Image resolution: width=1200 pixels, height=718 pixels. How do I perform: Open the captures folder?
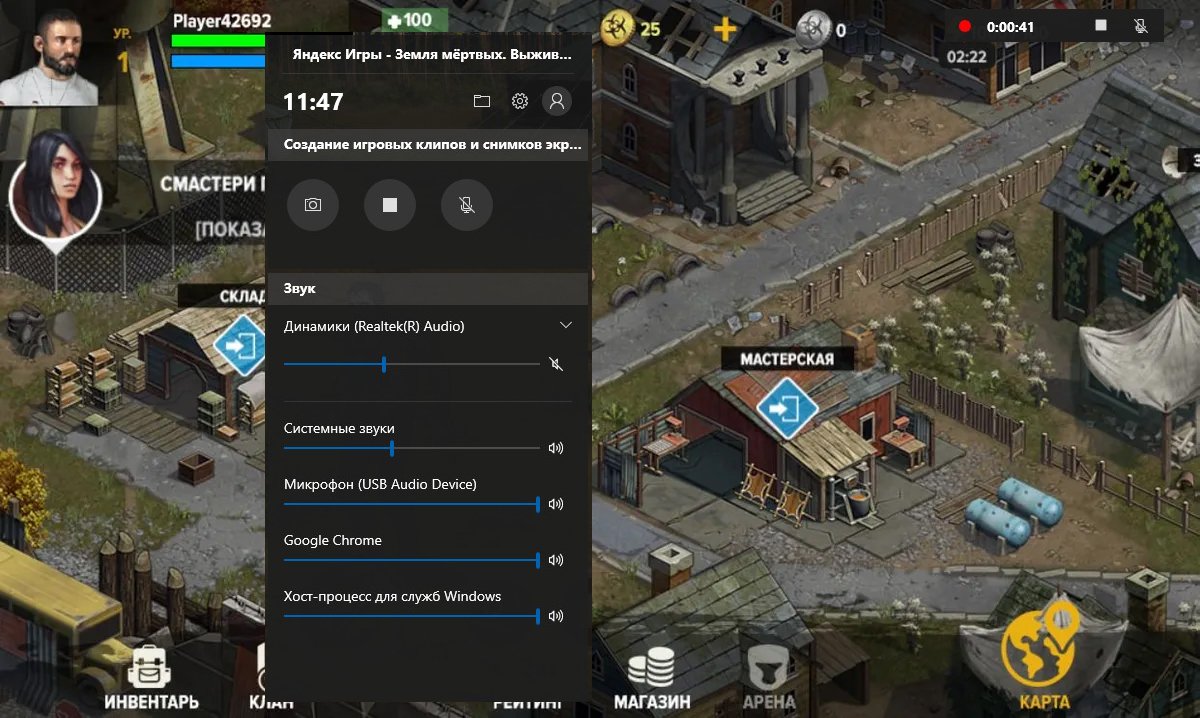pyautogui.click(x=482, y=101)
